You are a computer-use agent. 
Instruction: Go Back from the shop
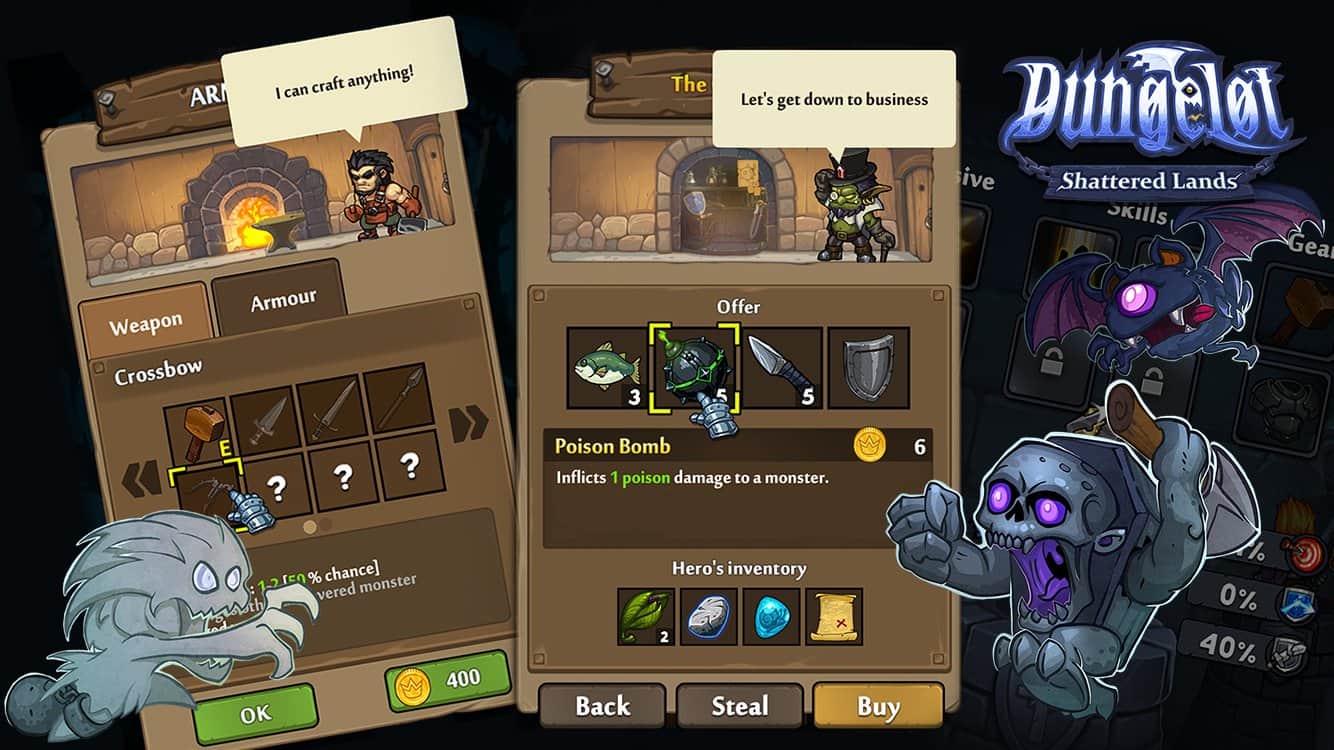[602, 707]
